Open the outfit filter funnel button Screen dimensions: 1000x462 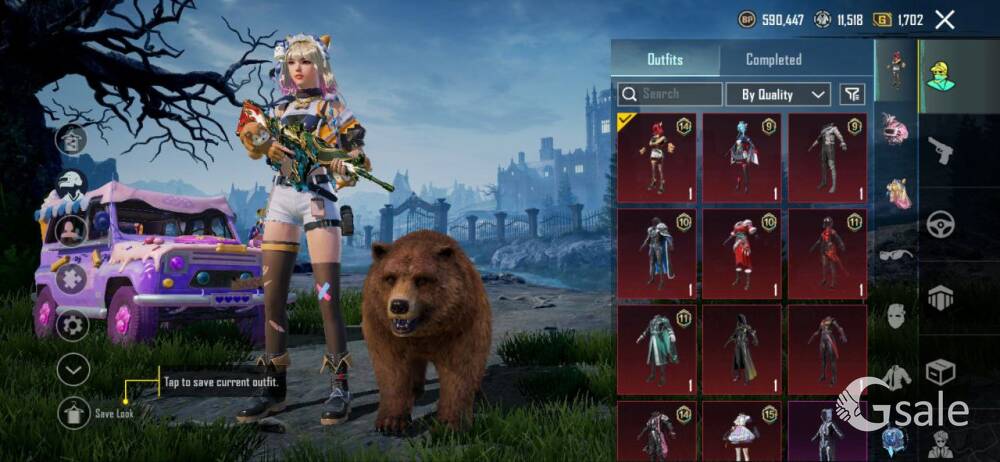[852, 94]
